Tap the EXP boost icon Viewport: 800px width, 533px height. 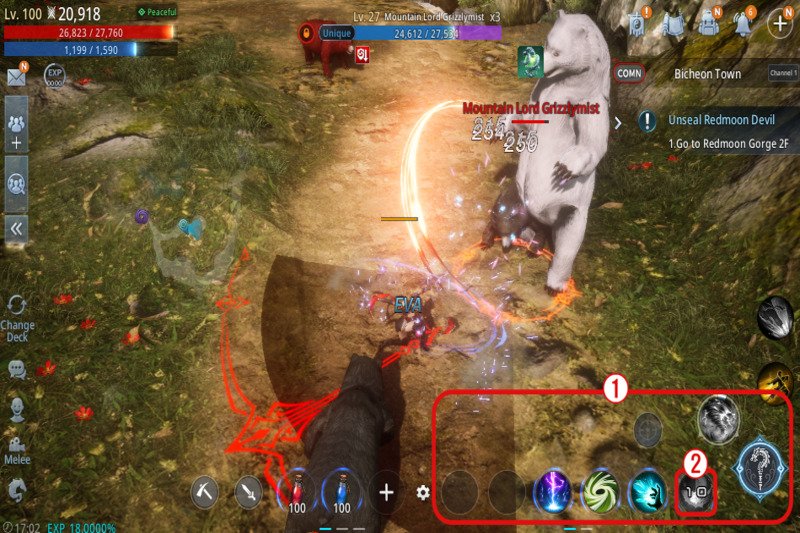click(x=56, y=76)
